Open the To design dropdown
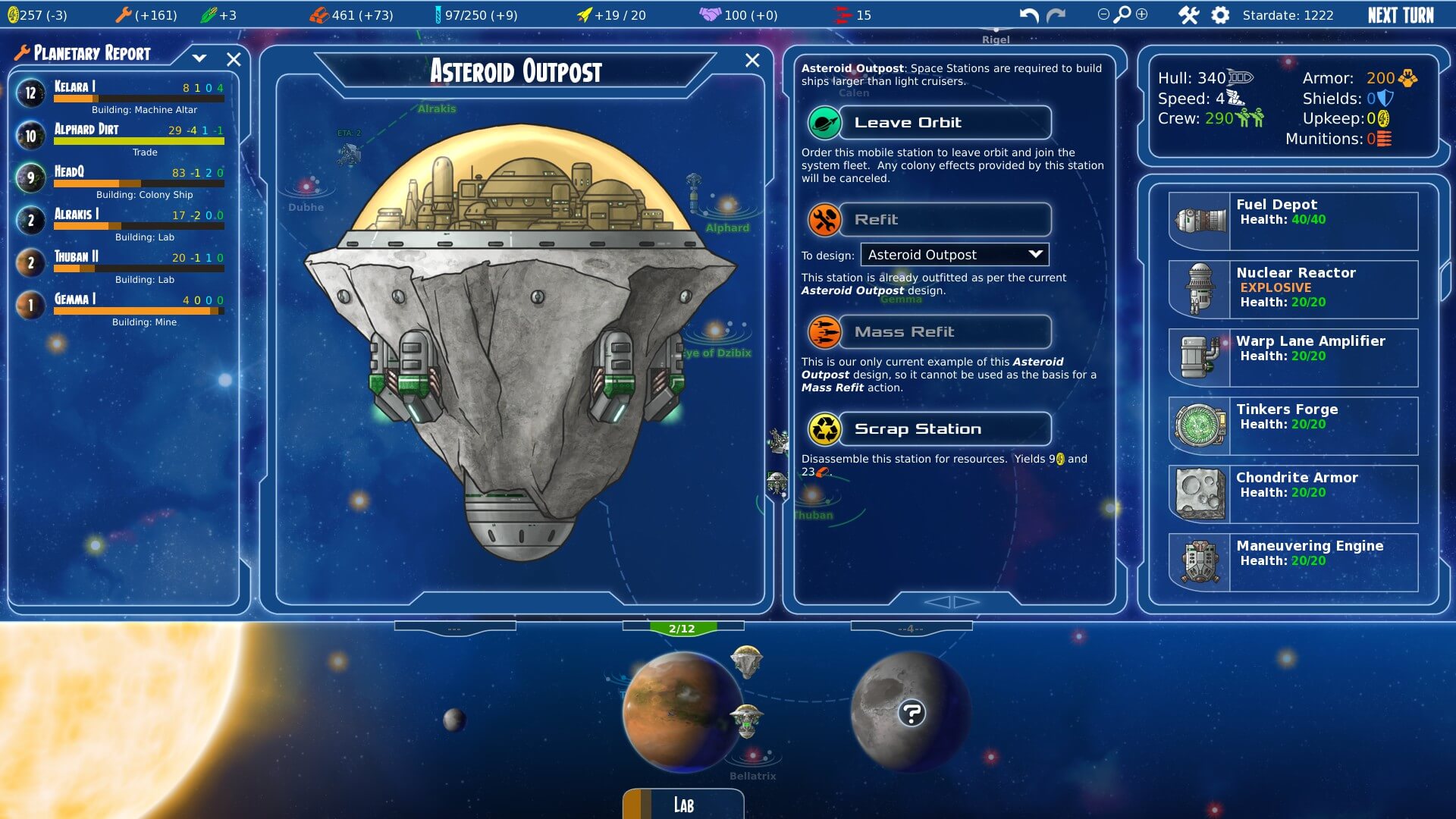1456x819 pixels. (x=954, y=255)
